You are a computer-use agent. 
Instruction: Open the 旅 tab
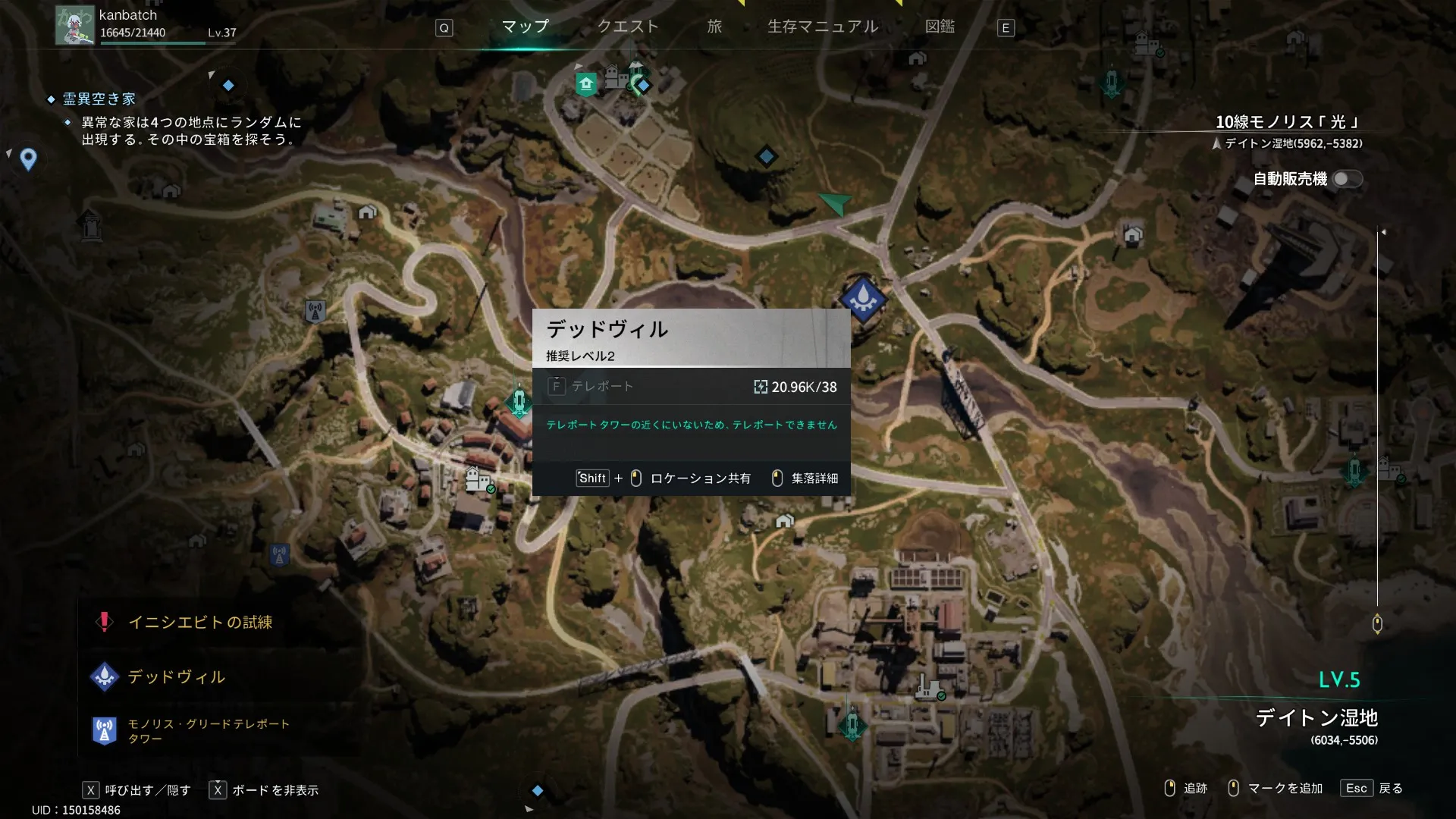tap(714, 27)
